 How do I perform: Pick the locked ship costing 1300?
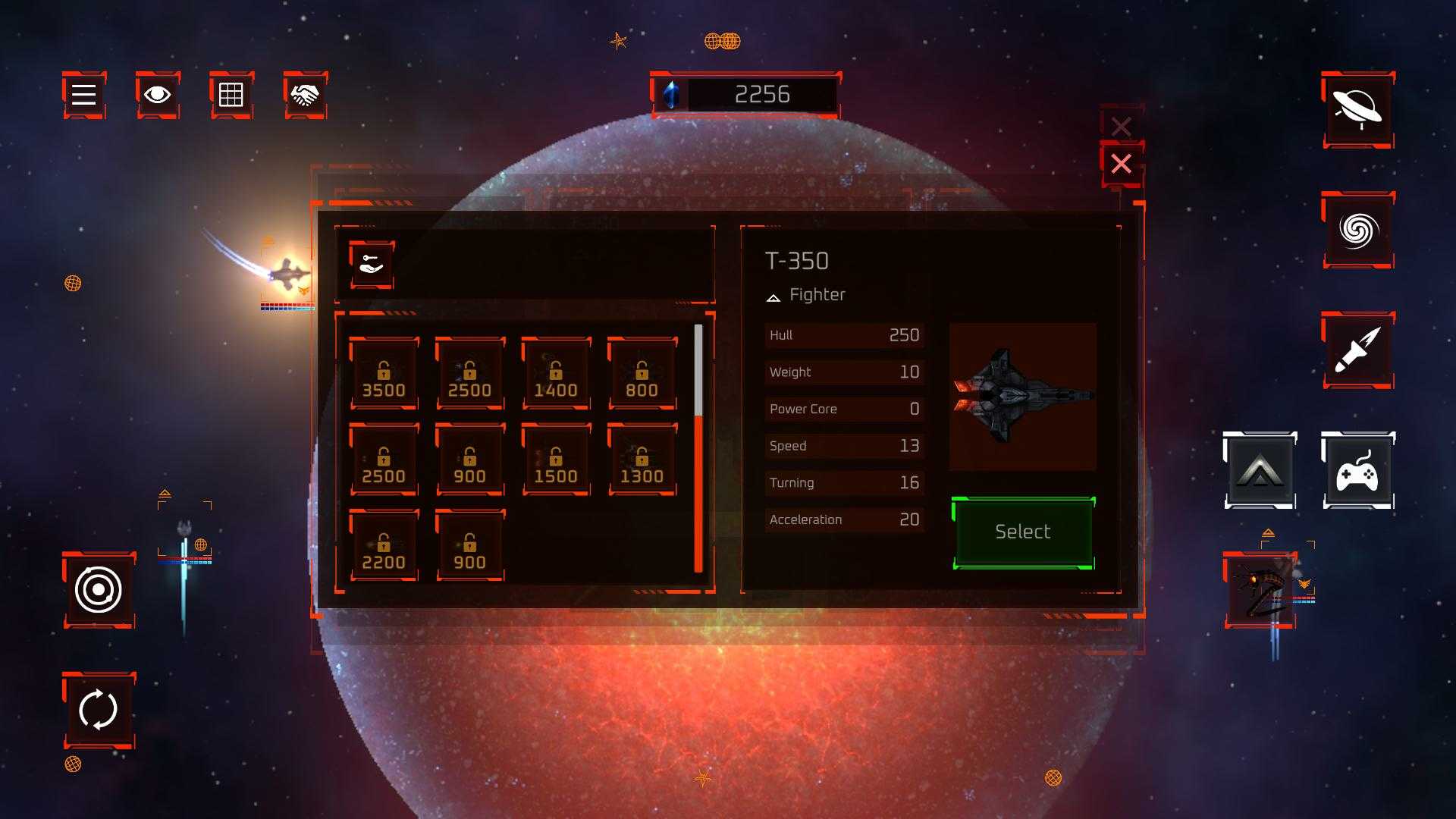pyautogui.click(x=642, y=461)
